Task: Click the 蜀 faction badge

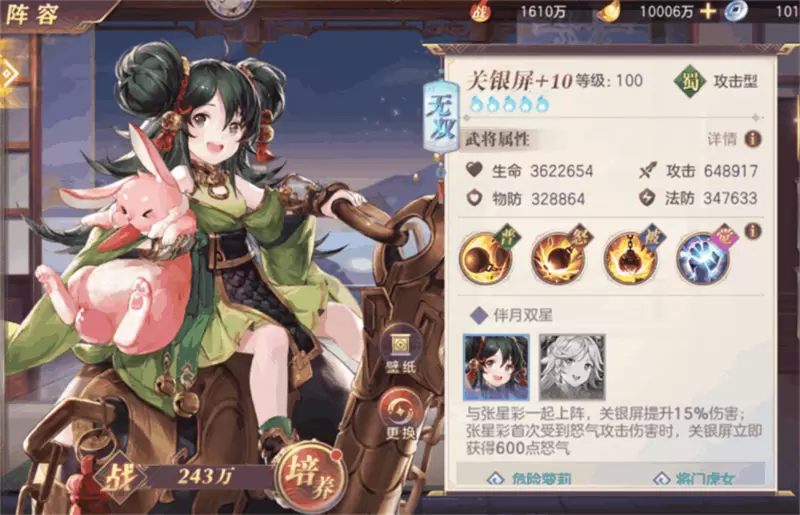Action: tap(689, 80)
